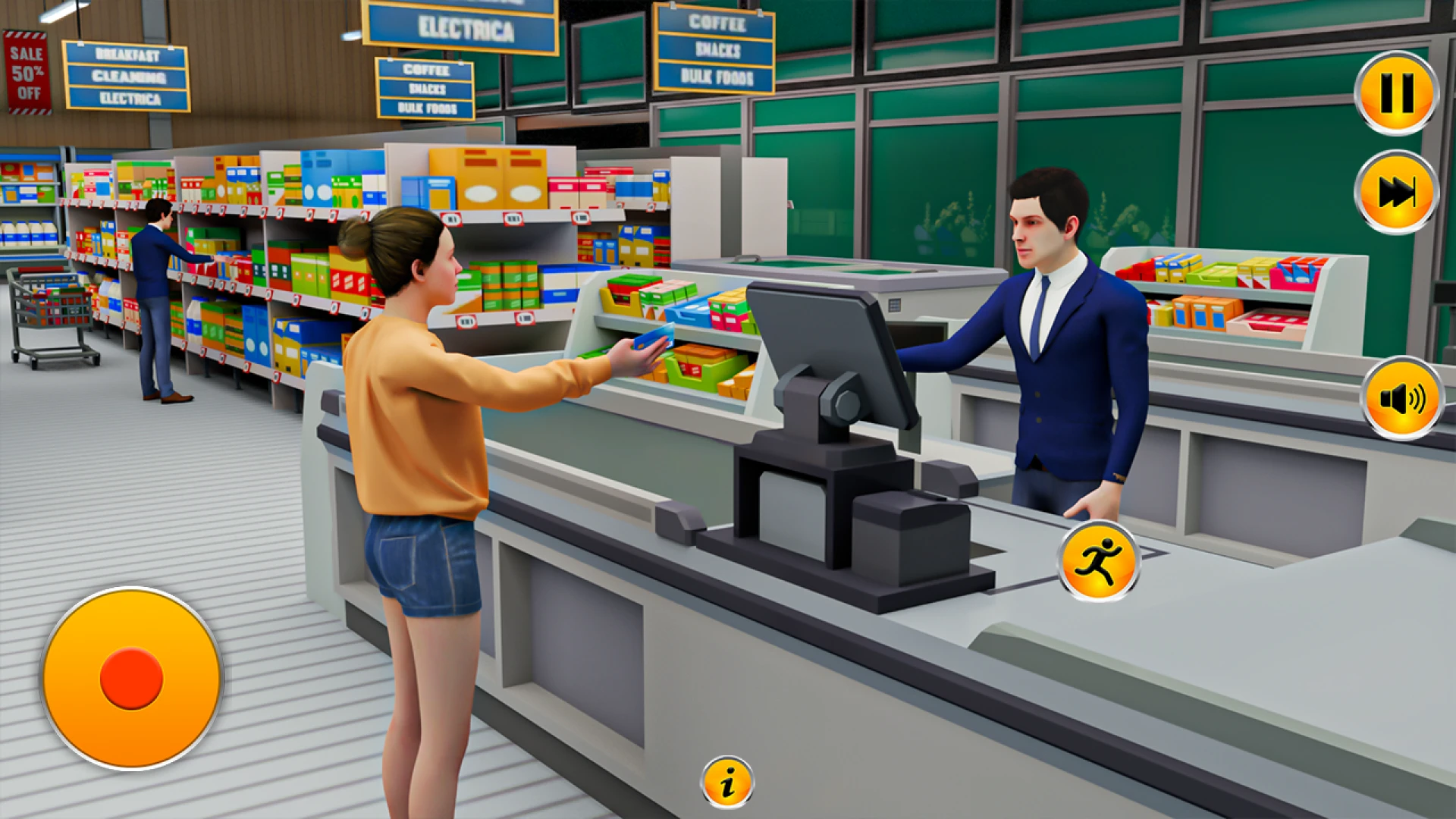Toggle pause on the gameplay
The width and height of the screenshot is (1456, 819).
tap(1395, 91)
